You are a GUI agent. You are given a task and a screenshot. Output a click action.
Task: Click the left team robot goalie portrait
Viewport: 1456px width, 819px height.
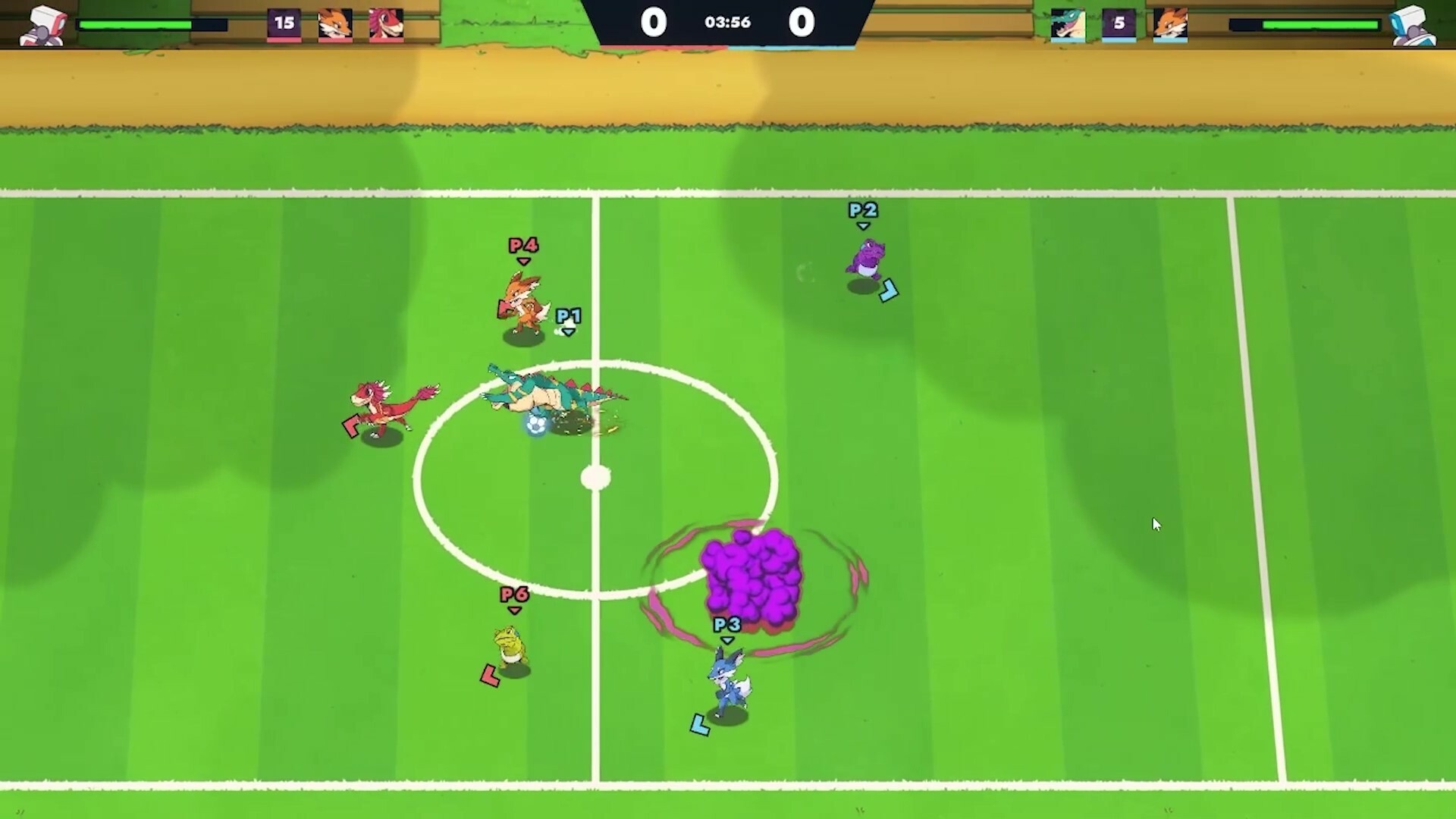pyautogui.click(x=43, y=23)
